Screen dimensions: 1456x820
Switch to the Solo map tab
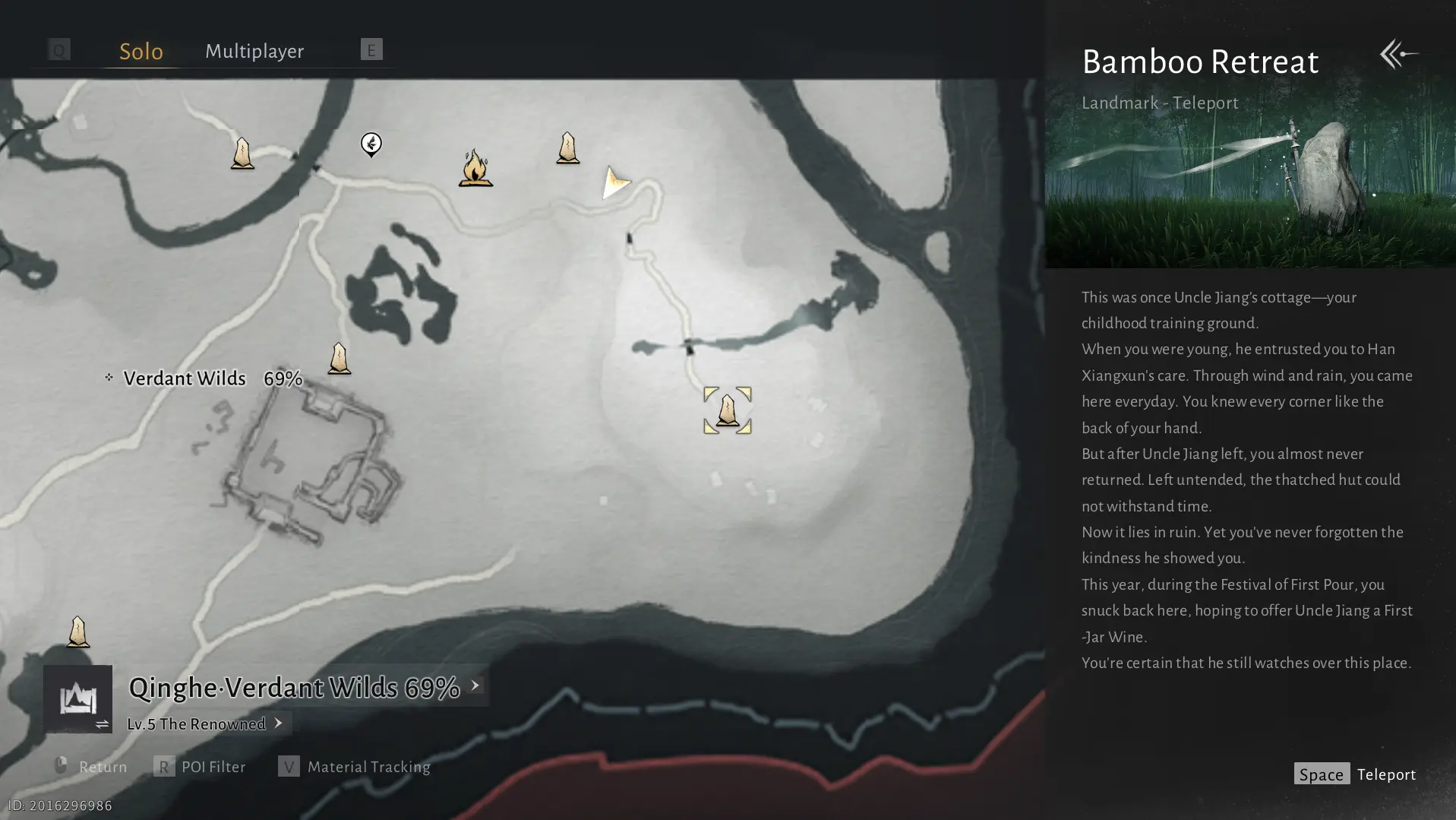(x=141, y=51)
